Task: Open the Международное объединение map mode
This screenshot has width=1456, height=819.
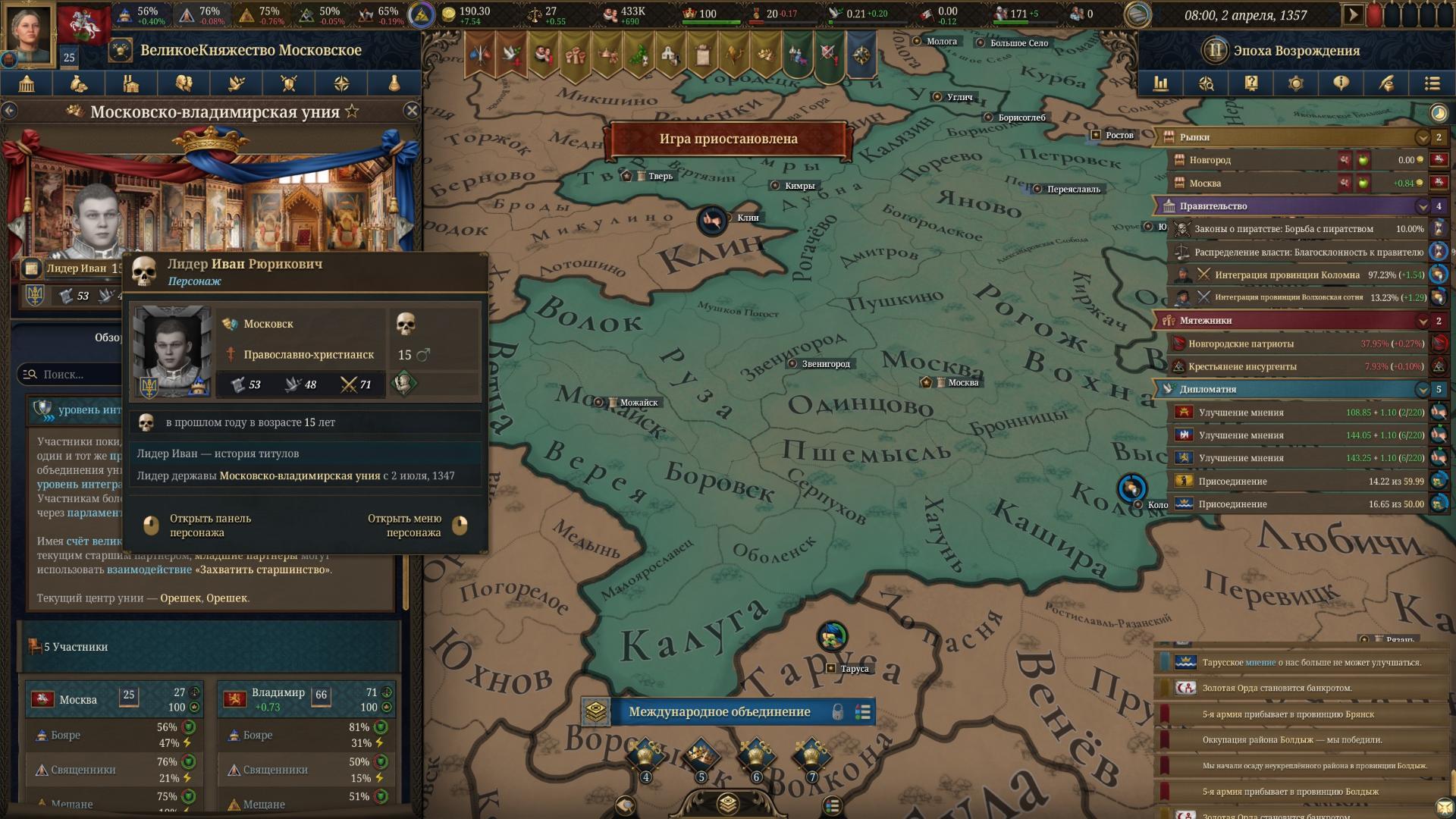Action: point(719,712)
